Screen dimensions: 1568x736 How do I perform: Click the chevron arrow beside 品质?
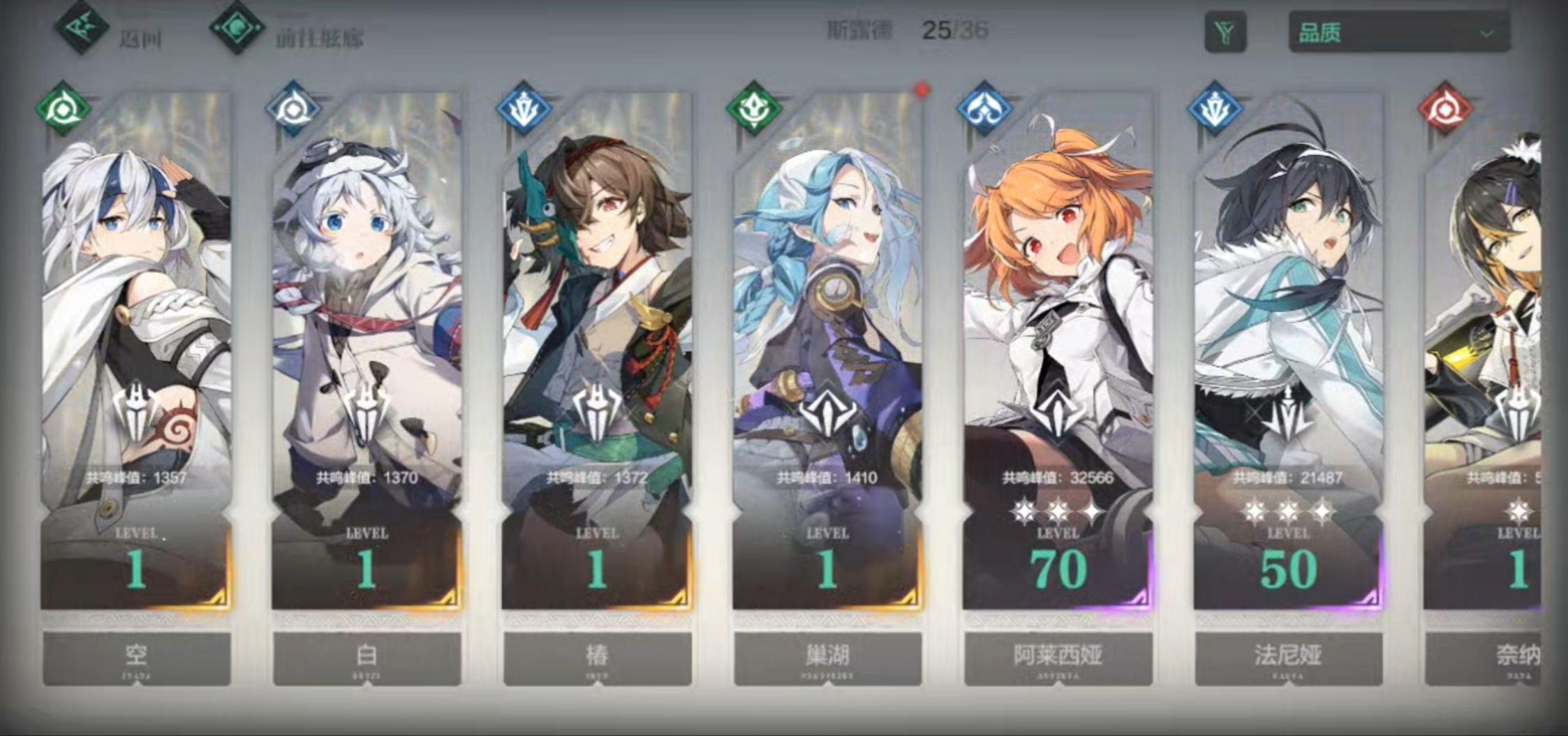[1488, 32]
